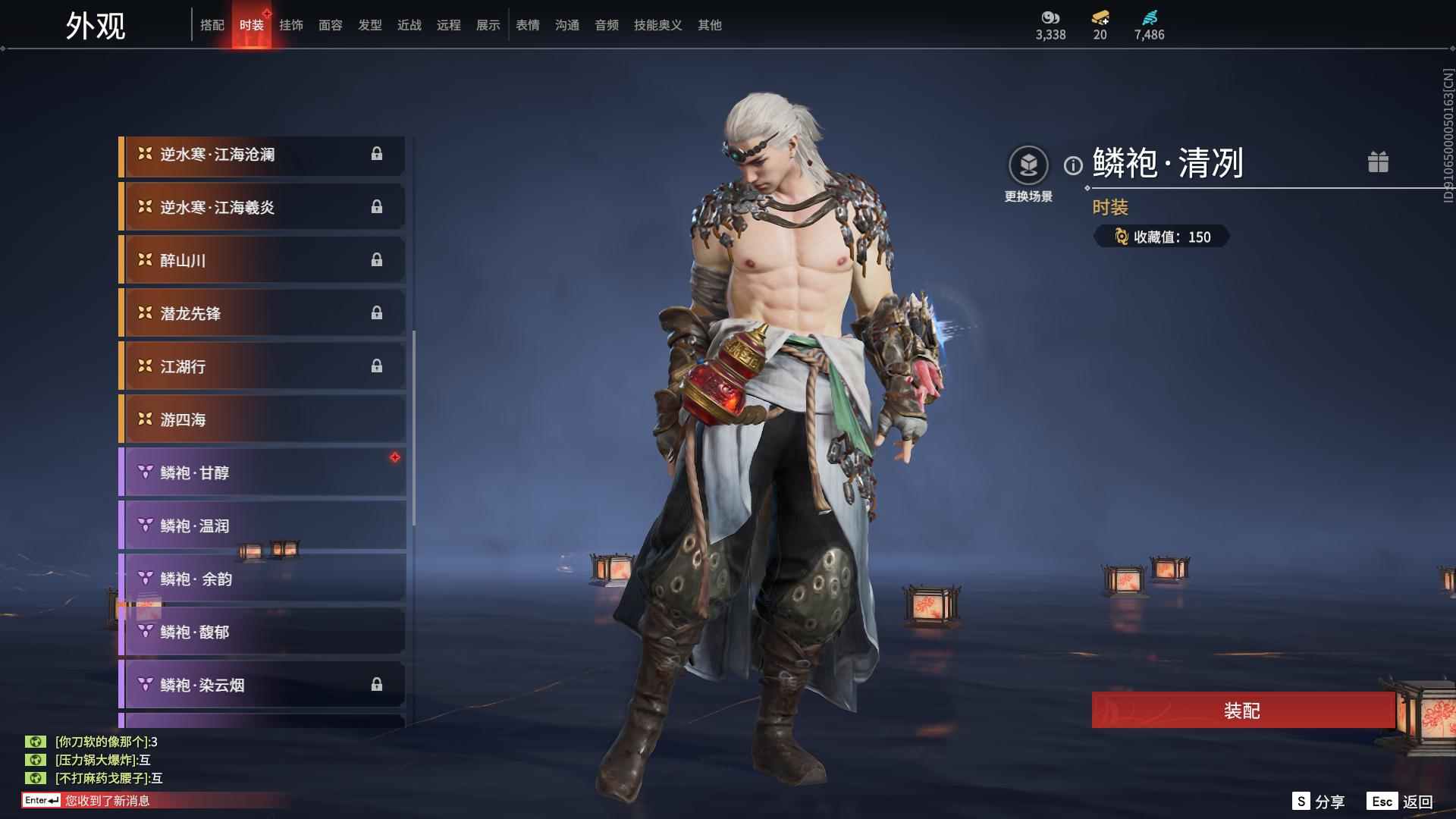Select the 游四海 outfit
Viewport: 1456px width, 819px height.
[x=262, y=420]
